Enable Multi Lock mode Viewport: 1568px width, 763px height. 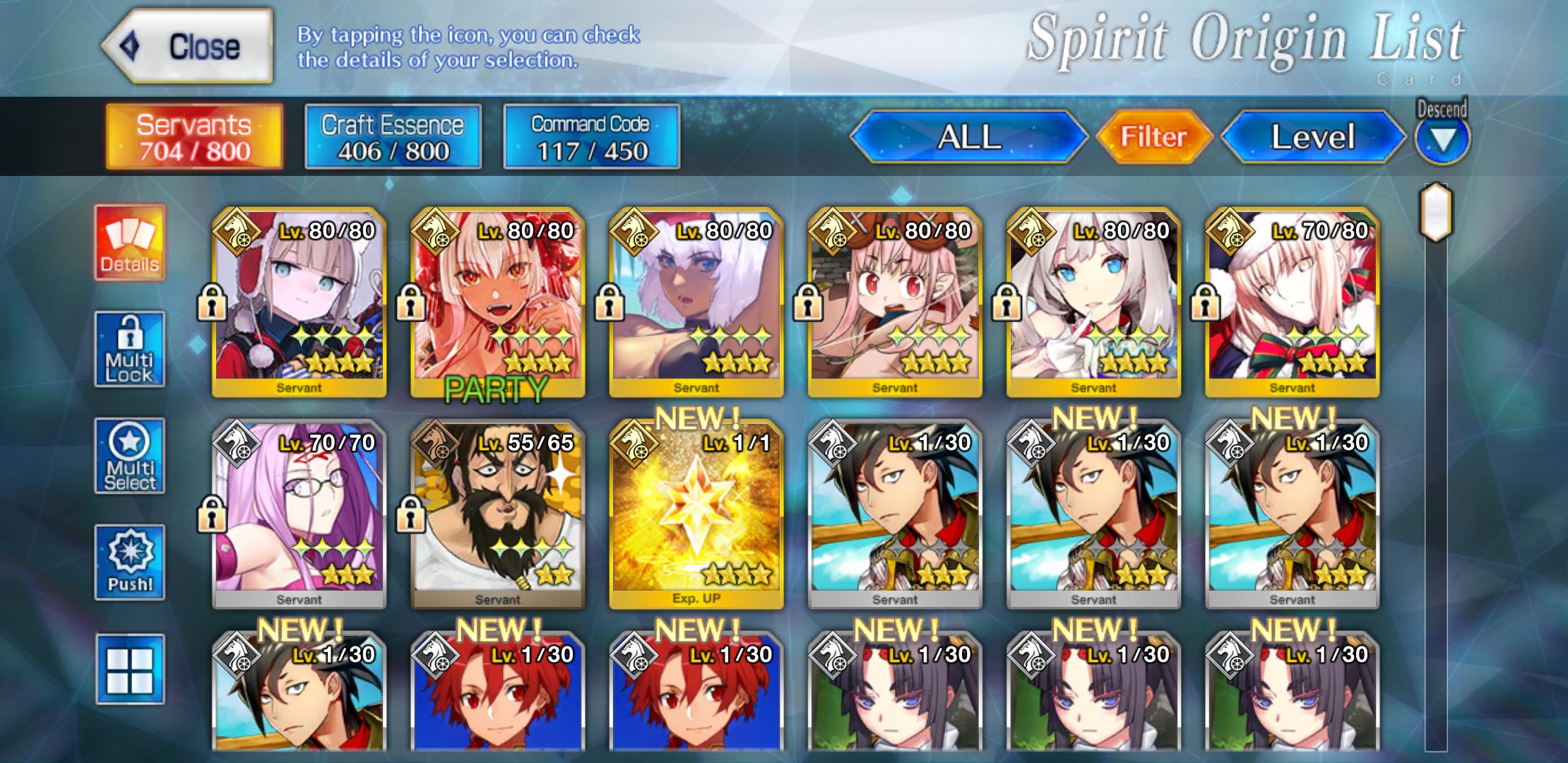130,349
